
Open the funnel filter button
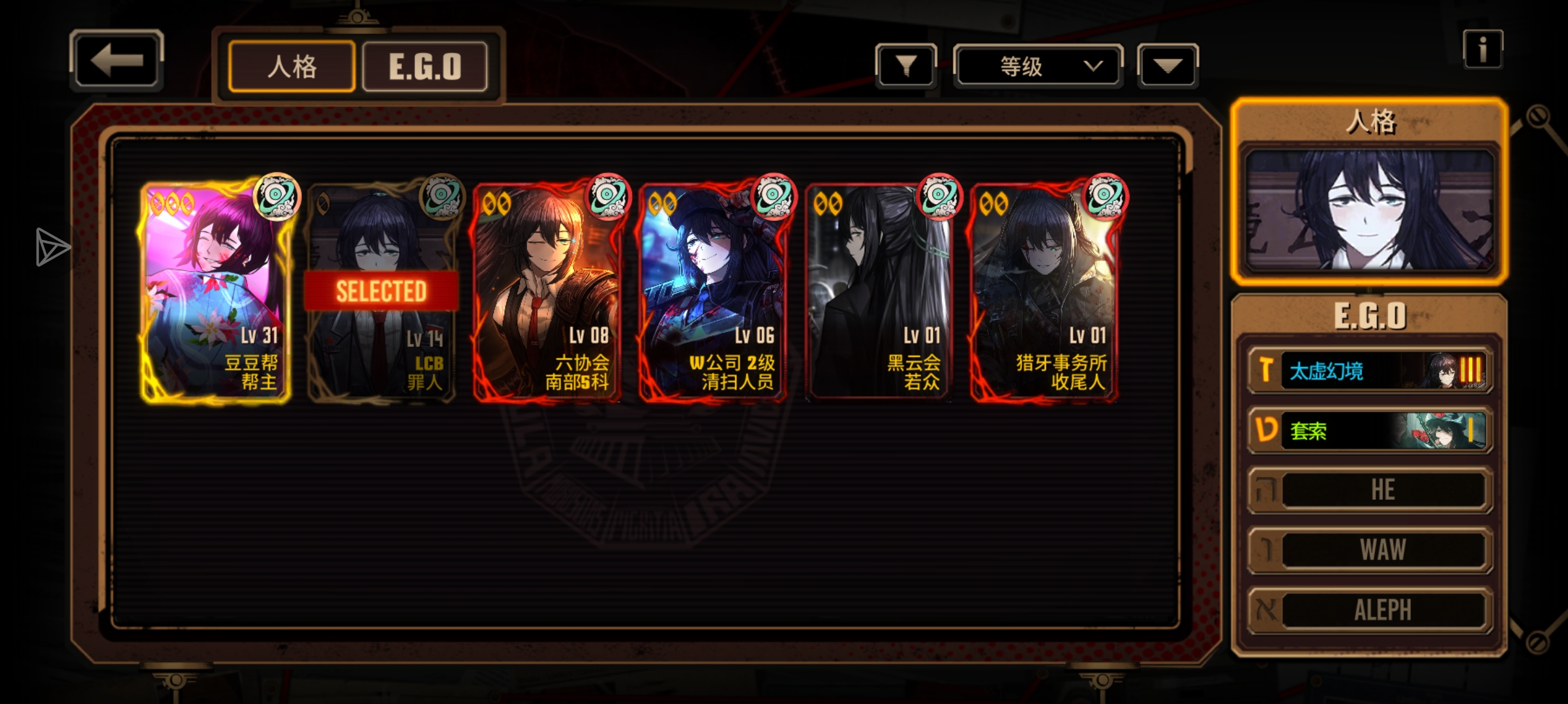point(906,66)
